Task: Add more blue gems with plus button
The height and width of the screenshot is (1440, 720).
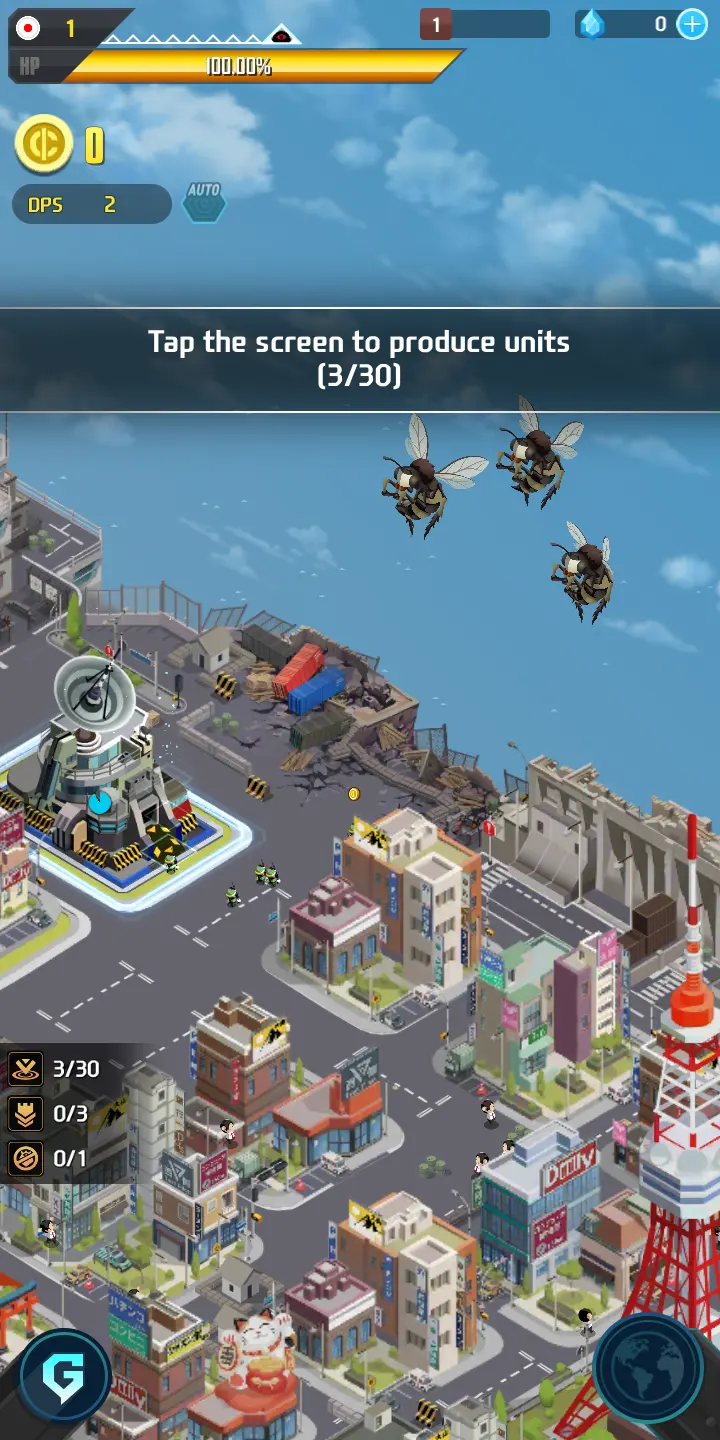Action: point(692,25)
